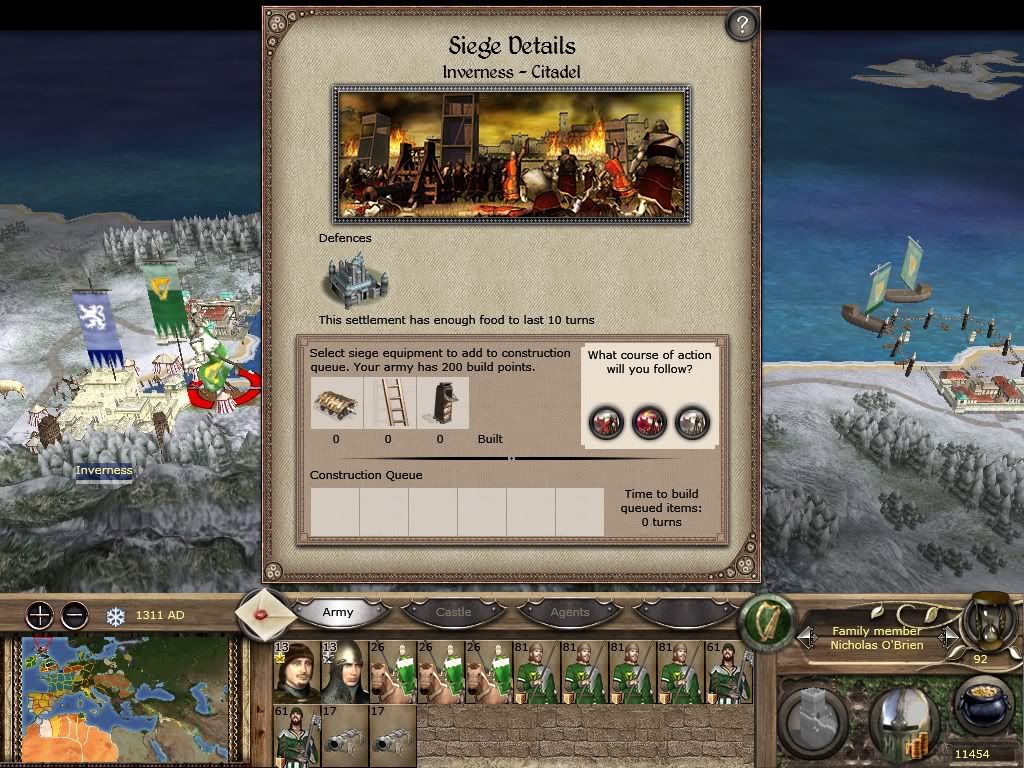Open the Castle tab
The image size is (1024, 768).
453,612
